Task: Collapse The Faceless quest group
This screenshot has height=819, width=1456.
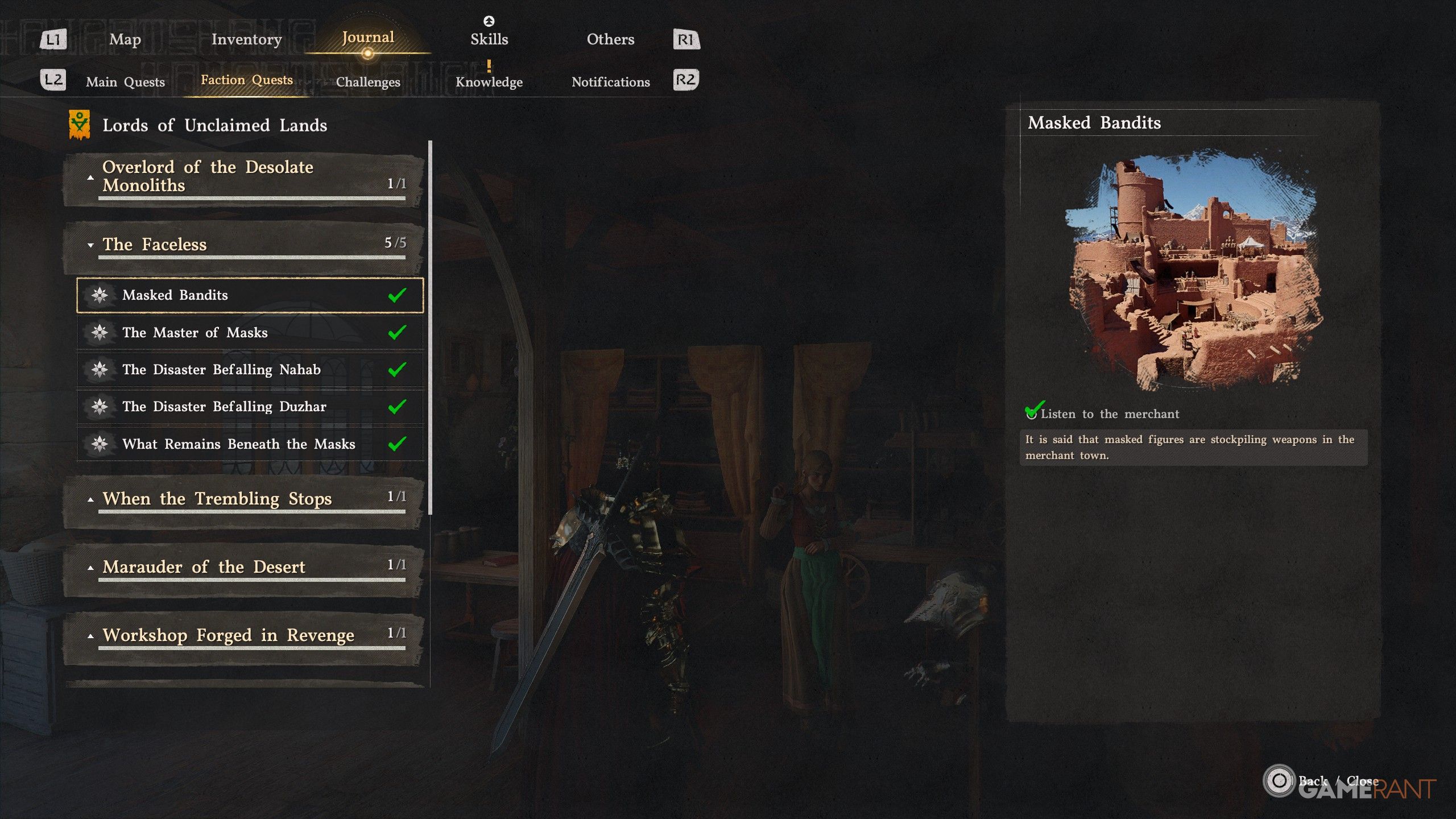Action: 245,245
